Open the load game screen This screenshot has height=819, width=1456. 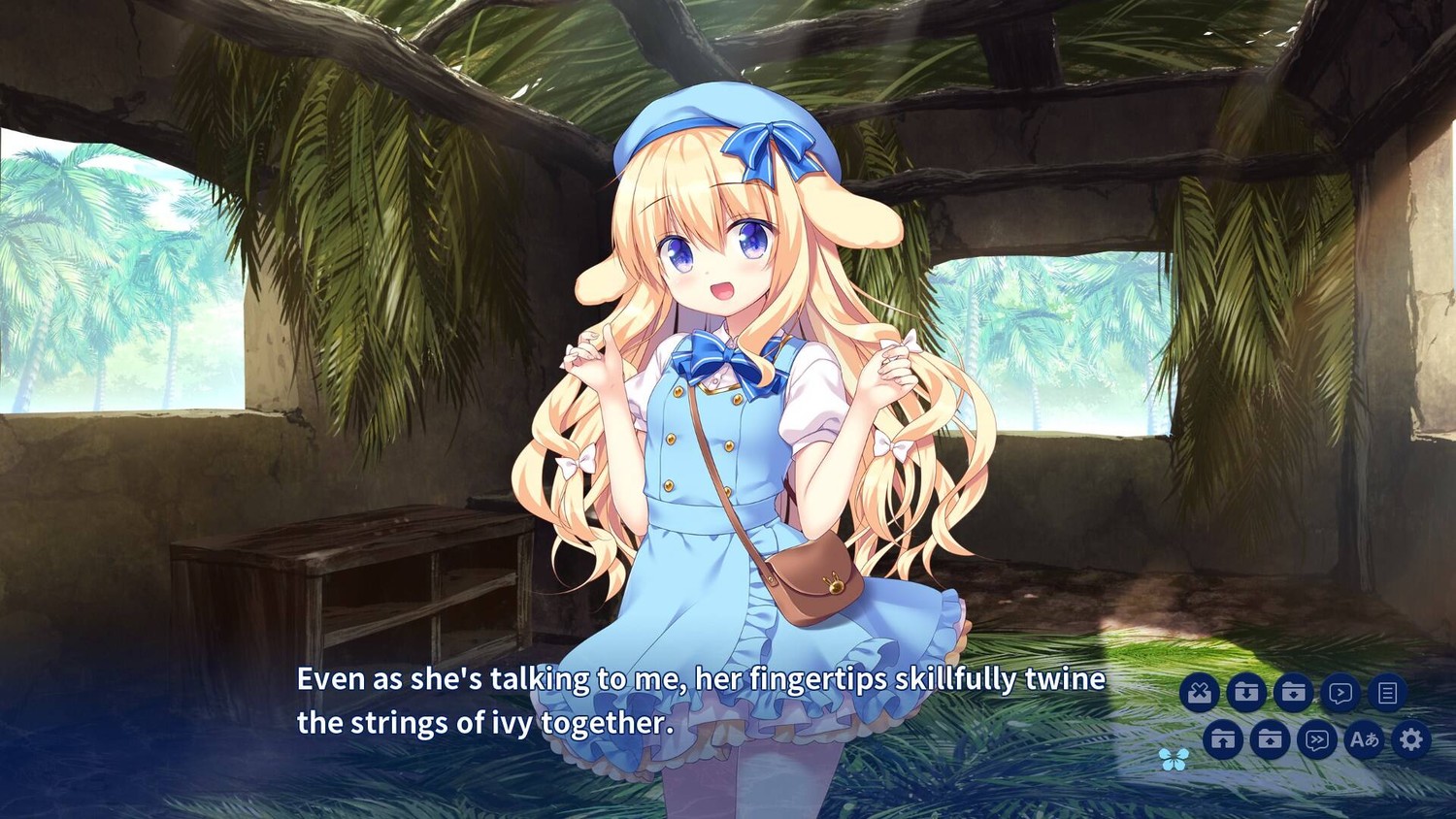tap(1223, 738)
